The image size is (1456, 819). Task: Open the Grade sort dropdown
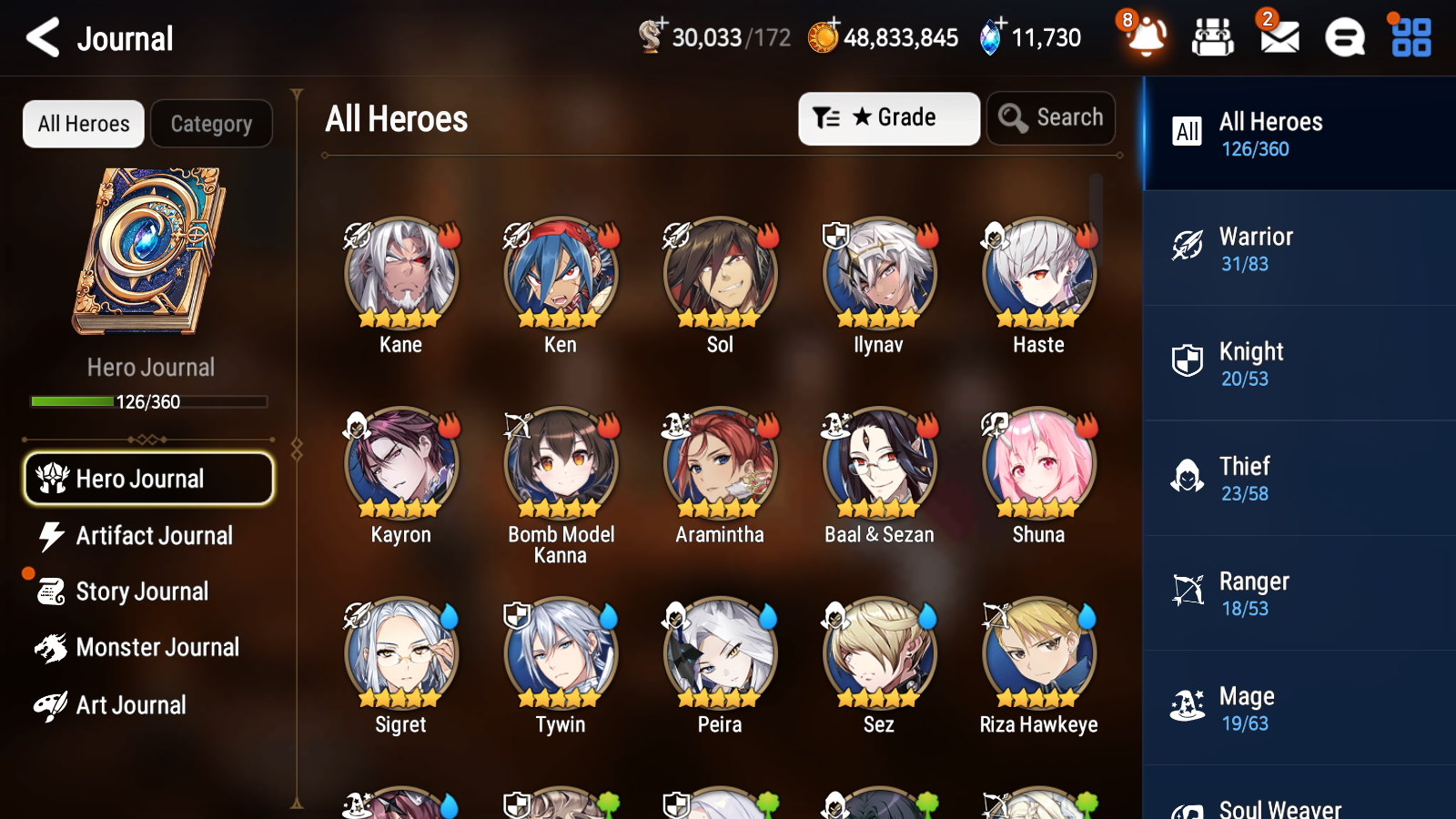888,117
